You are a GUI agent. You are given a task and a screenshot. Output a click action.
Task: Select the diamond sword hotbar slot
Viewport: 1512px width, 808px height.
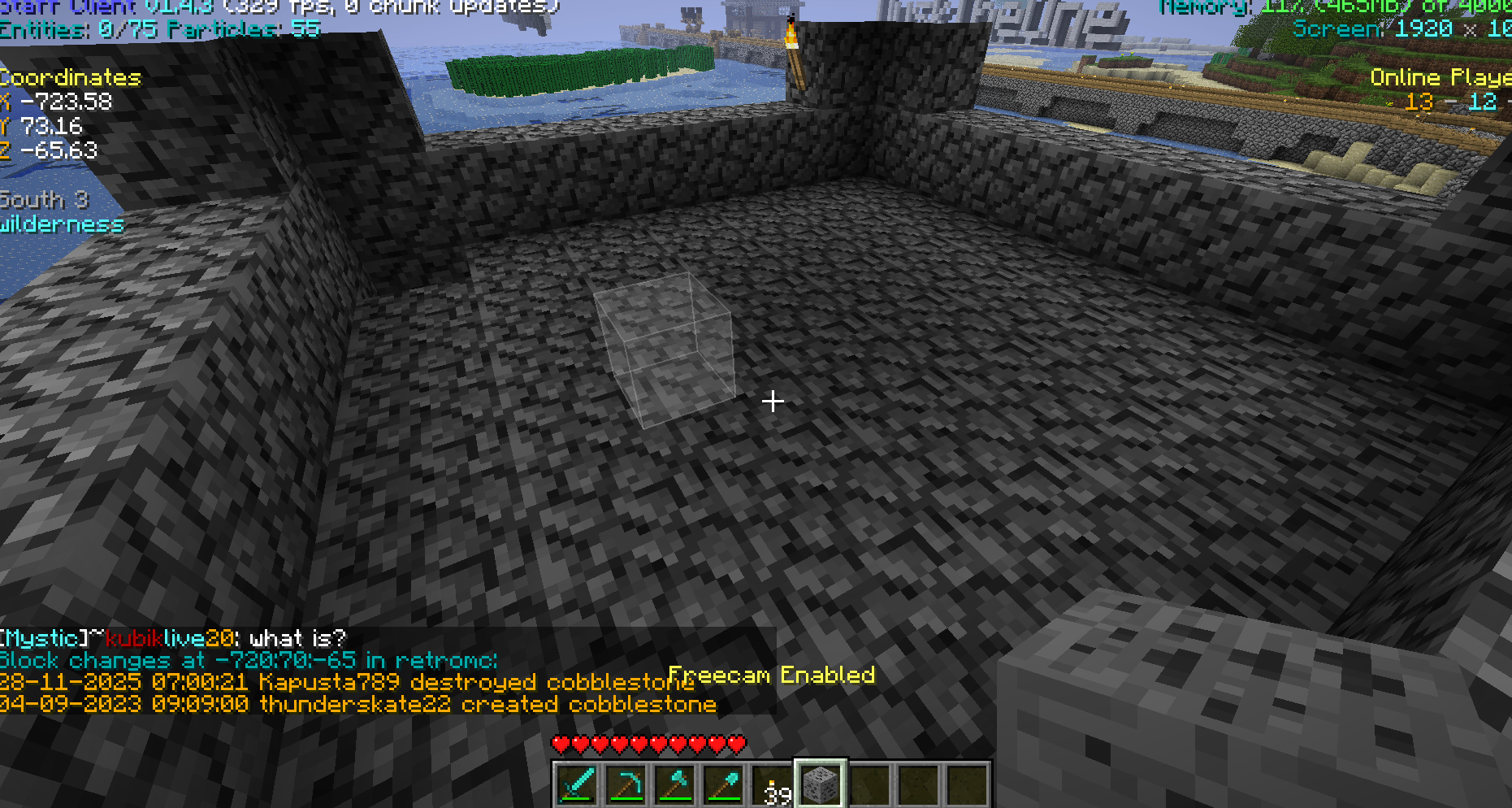point(577,784)
